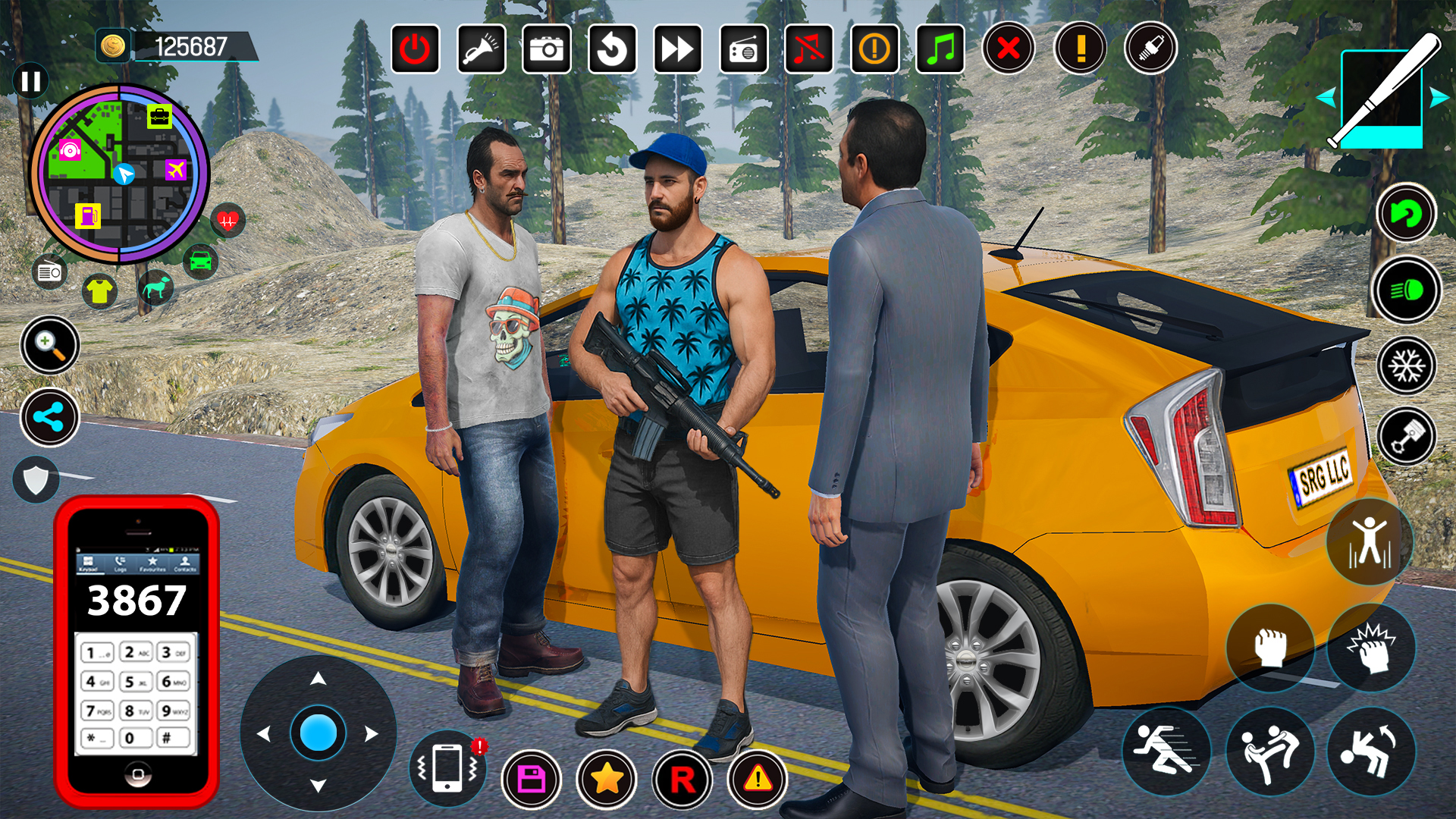The image size is (1456, 819).
Task: Select the flashlight icon in the top toolbar
Action: pos(482,49)
